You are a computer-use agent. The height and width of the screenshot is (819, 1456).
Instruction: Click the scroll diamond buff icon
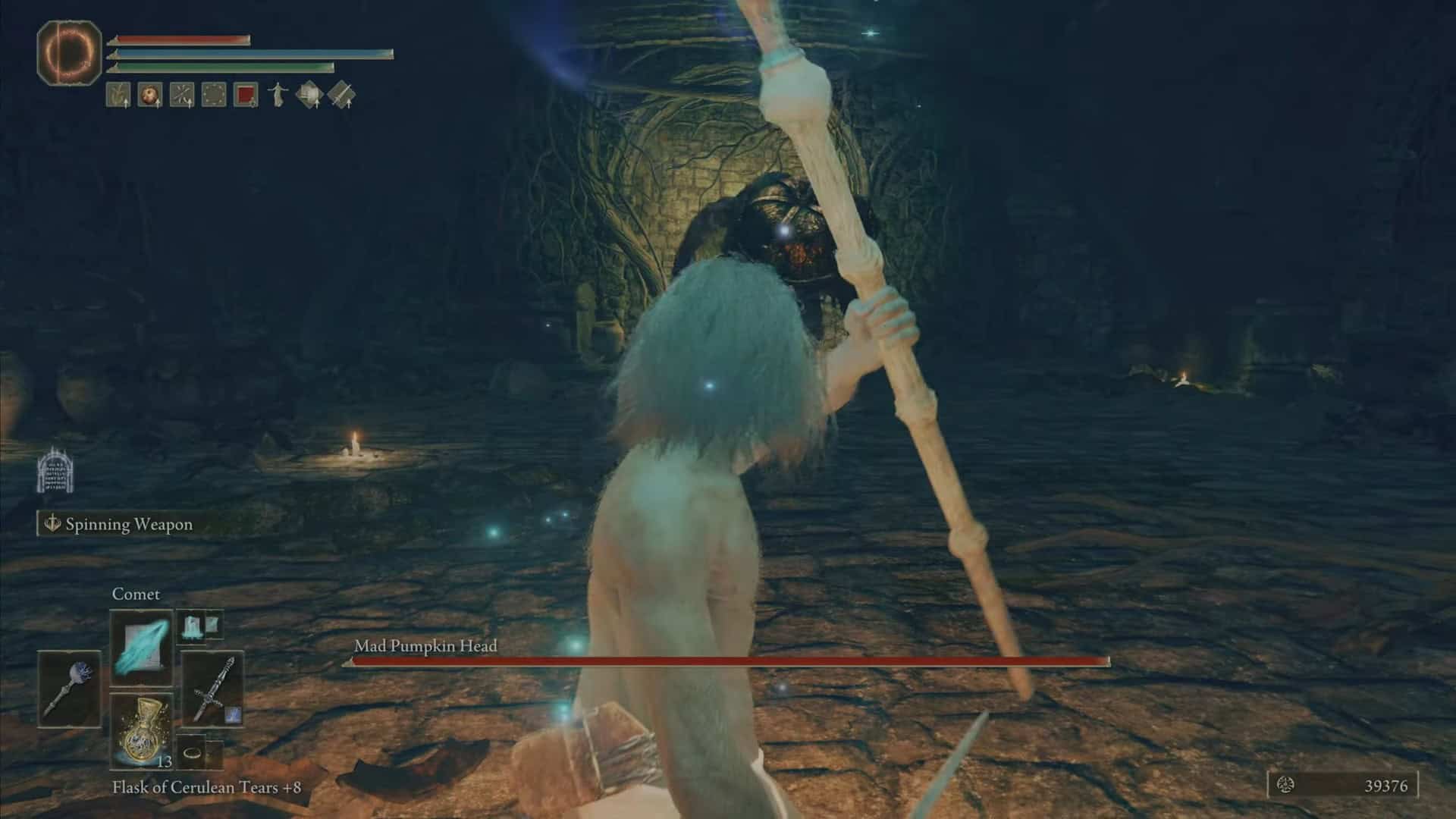[309, 96]
